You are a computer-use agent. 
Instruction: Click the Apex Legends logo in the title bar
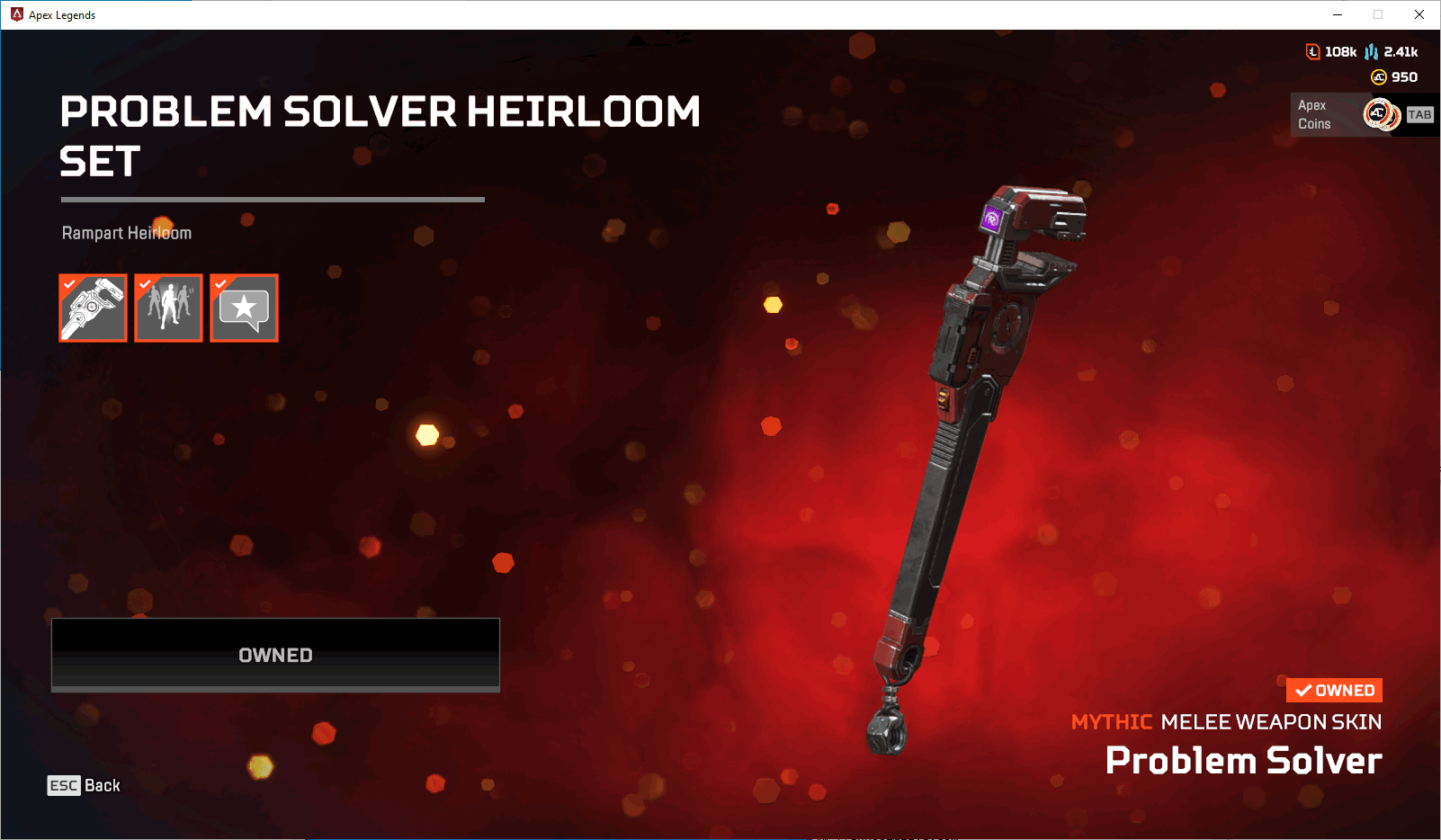tap(14, 14)
